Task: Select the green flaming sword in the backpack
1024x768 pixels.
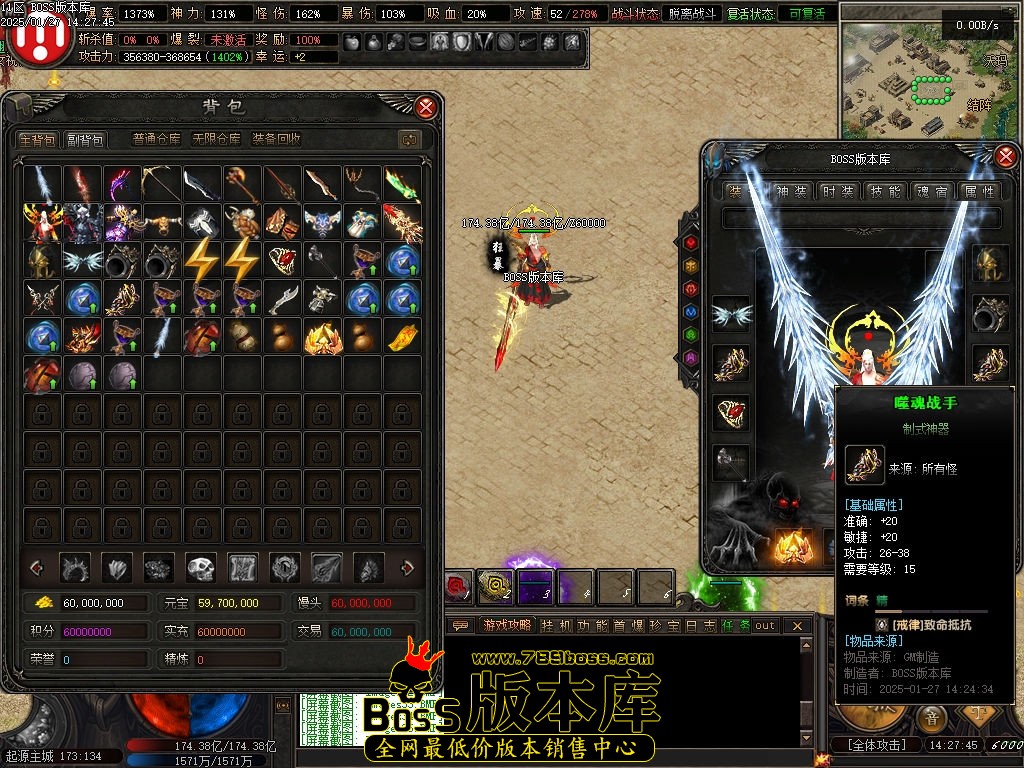Action: pos(402,184)
